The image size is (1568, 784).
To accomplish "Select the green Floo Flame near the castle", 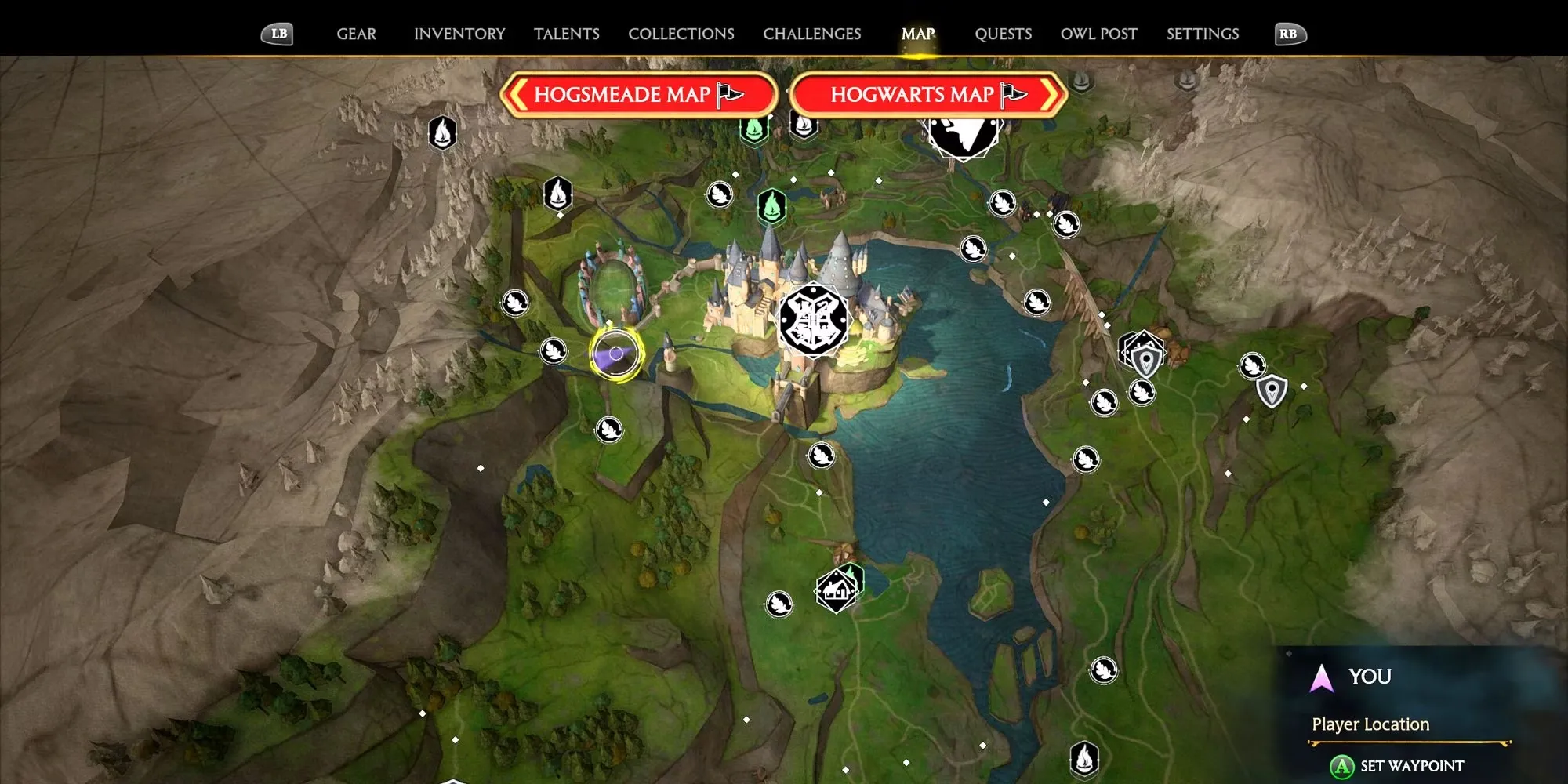I will (772, 206).
